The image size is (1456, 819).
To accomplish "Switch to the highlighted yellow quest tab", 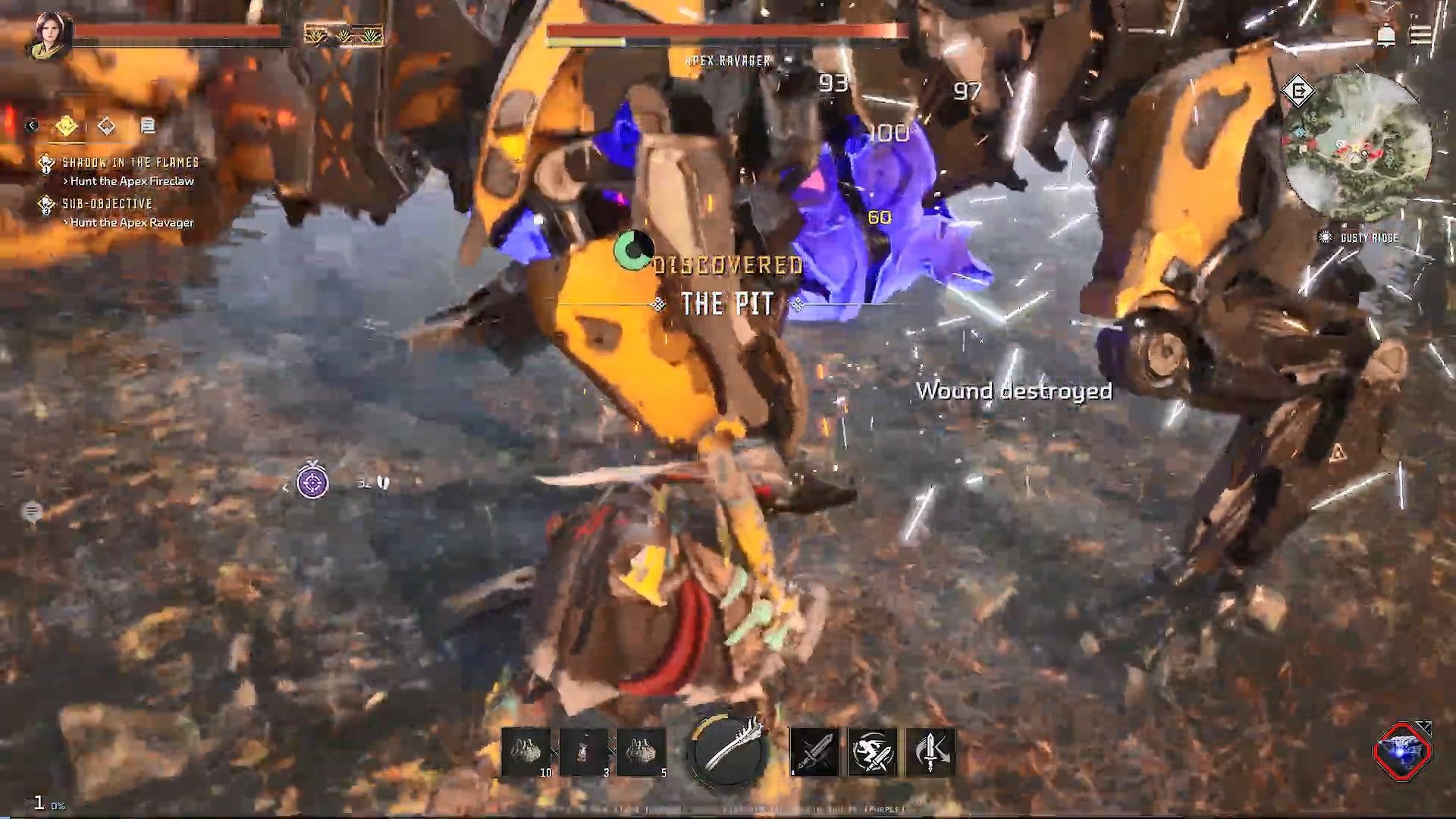I will coord(67,126).
